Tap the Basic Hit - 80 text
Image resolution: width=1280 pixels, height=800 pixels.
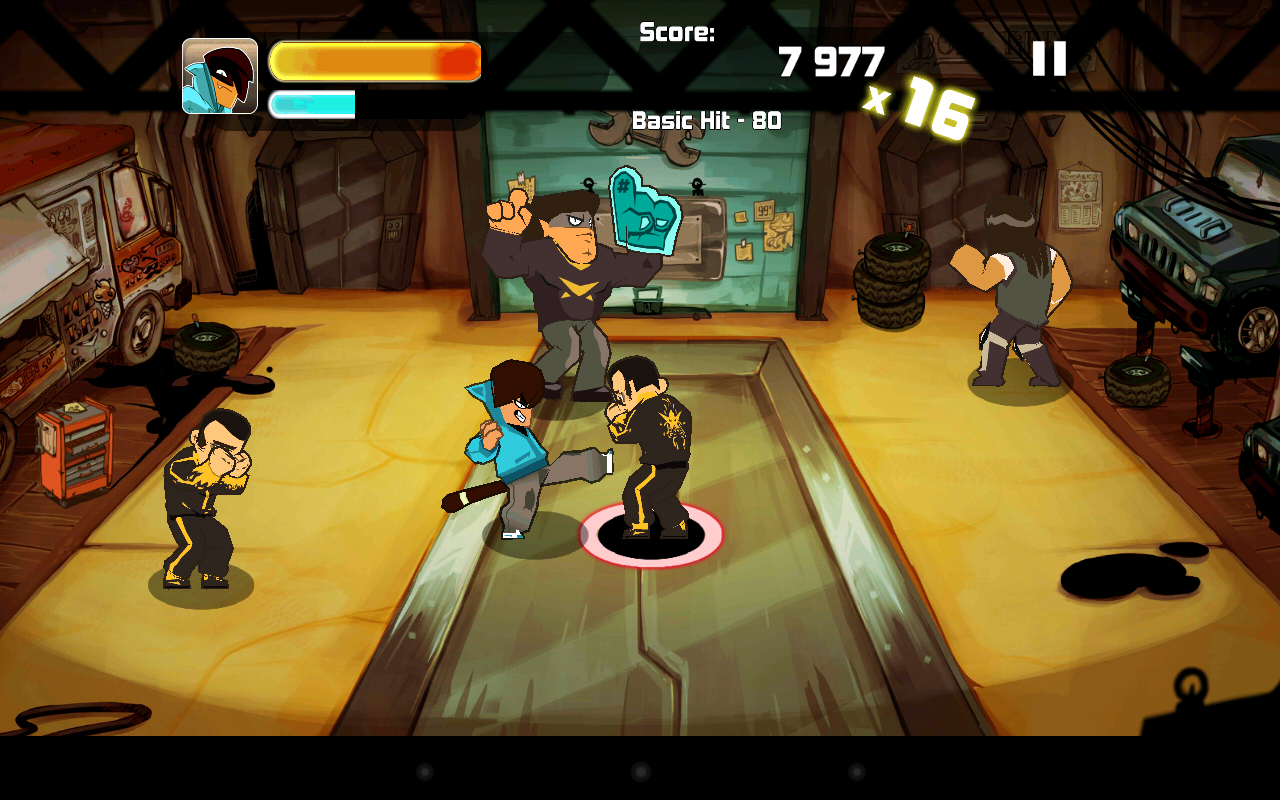707,120
